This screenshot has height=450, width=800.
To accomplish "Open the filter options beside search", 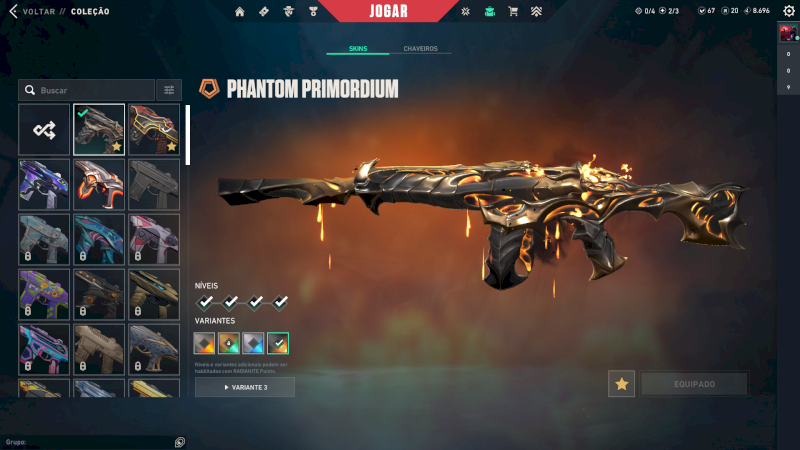I will 169,90.
